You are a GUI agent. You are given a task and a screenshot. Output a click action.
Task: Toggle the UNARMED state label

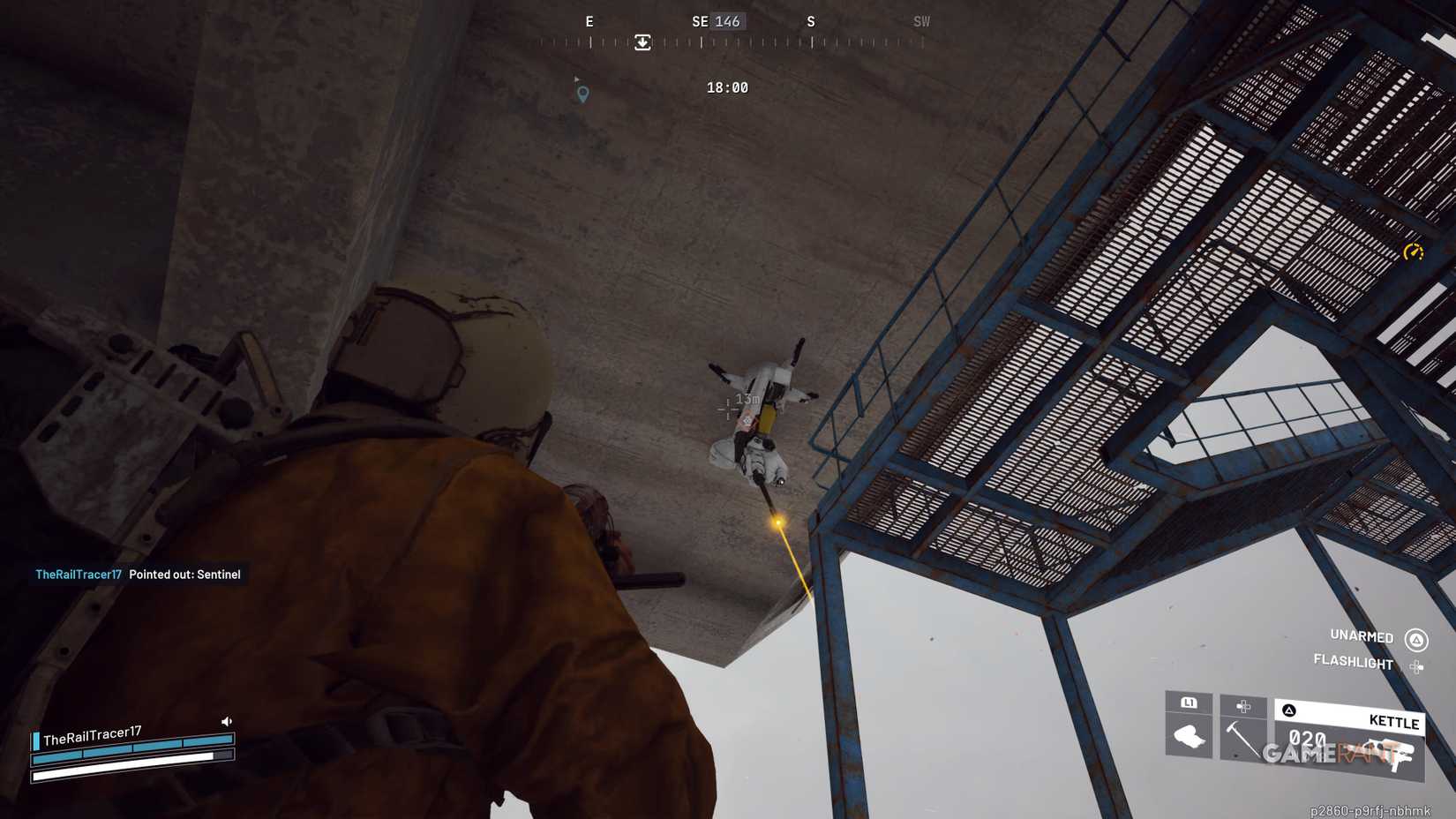click(x=1360, y=636)
